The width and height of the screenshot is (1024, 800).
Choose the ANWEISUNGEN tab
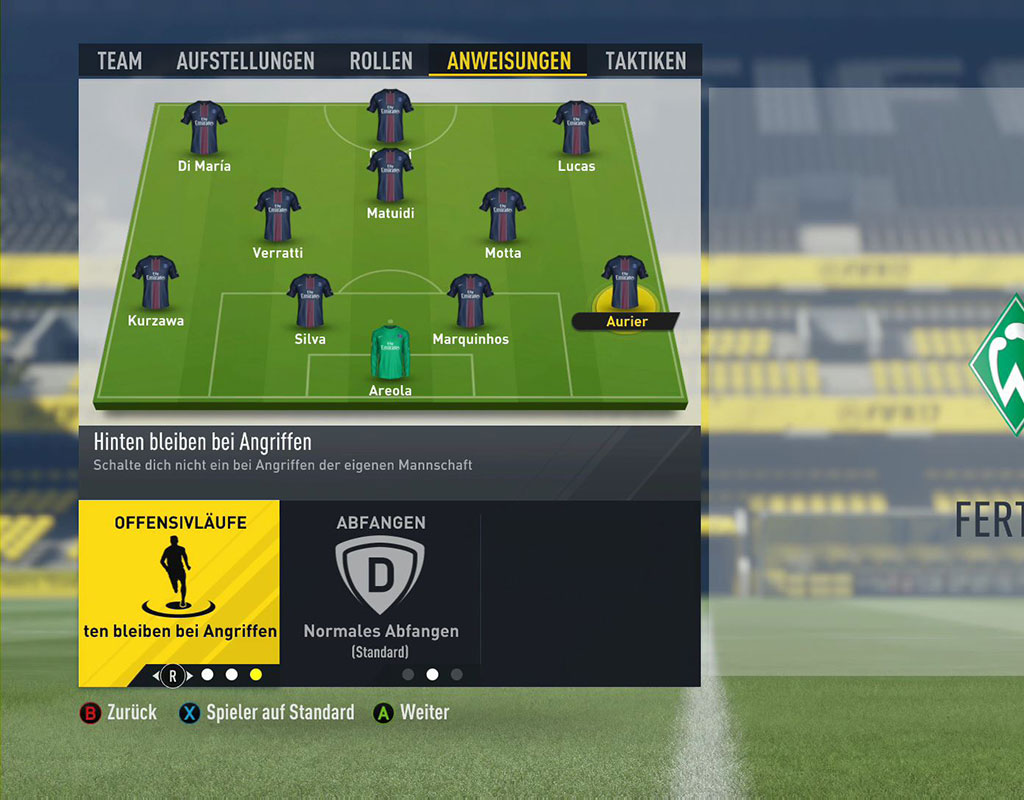(509, 61)
